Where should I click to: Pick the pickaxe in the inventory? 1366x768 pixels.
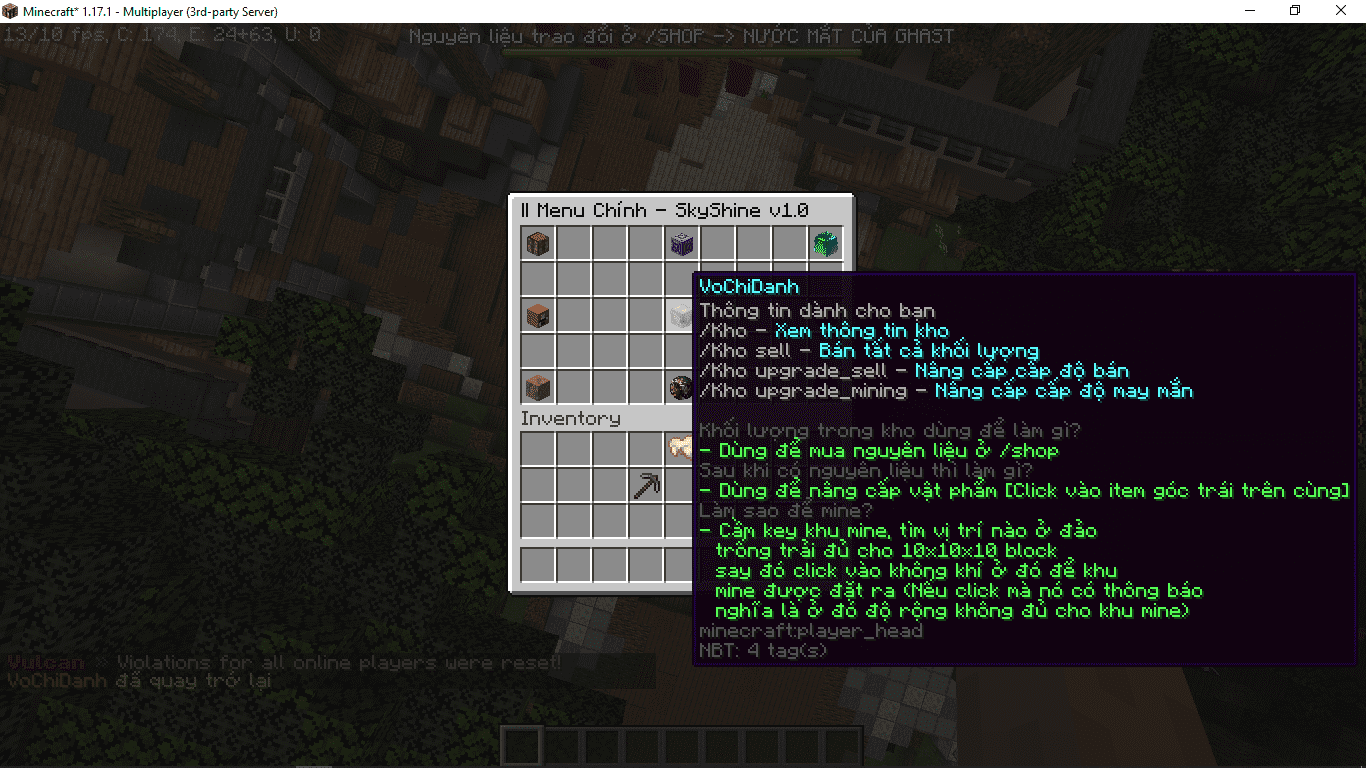646,486
